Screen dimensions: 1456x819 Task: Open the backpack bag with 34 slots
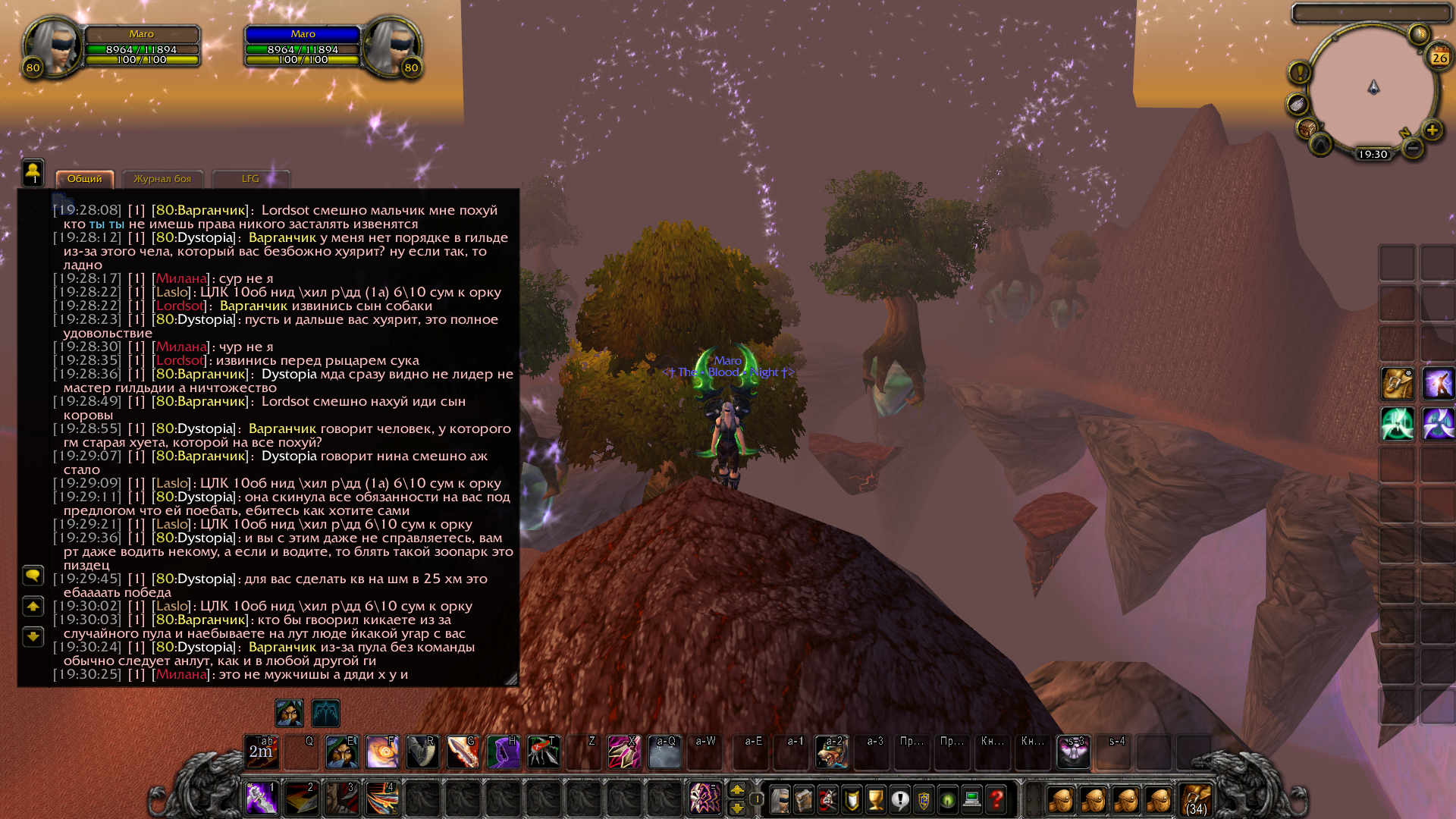click(1196, 799)
